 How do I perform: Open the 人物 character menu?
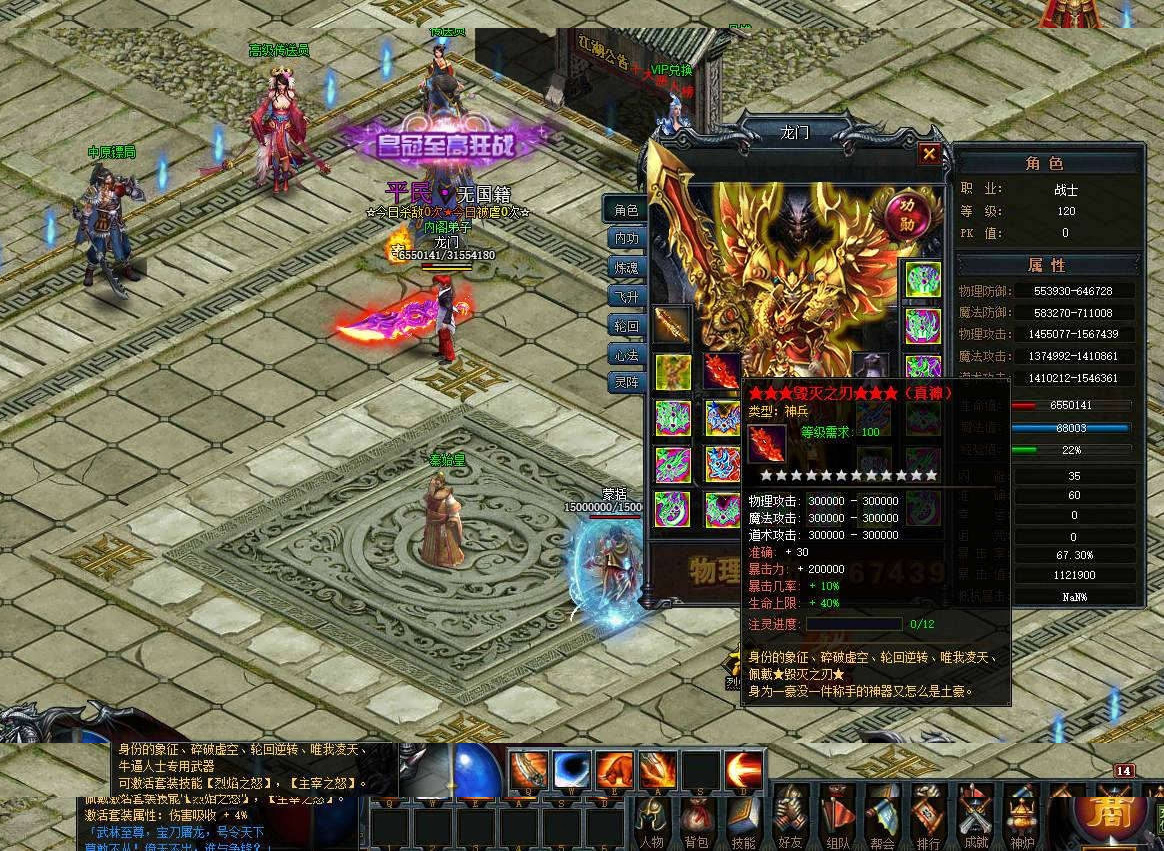[x=652, y=815]
